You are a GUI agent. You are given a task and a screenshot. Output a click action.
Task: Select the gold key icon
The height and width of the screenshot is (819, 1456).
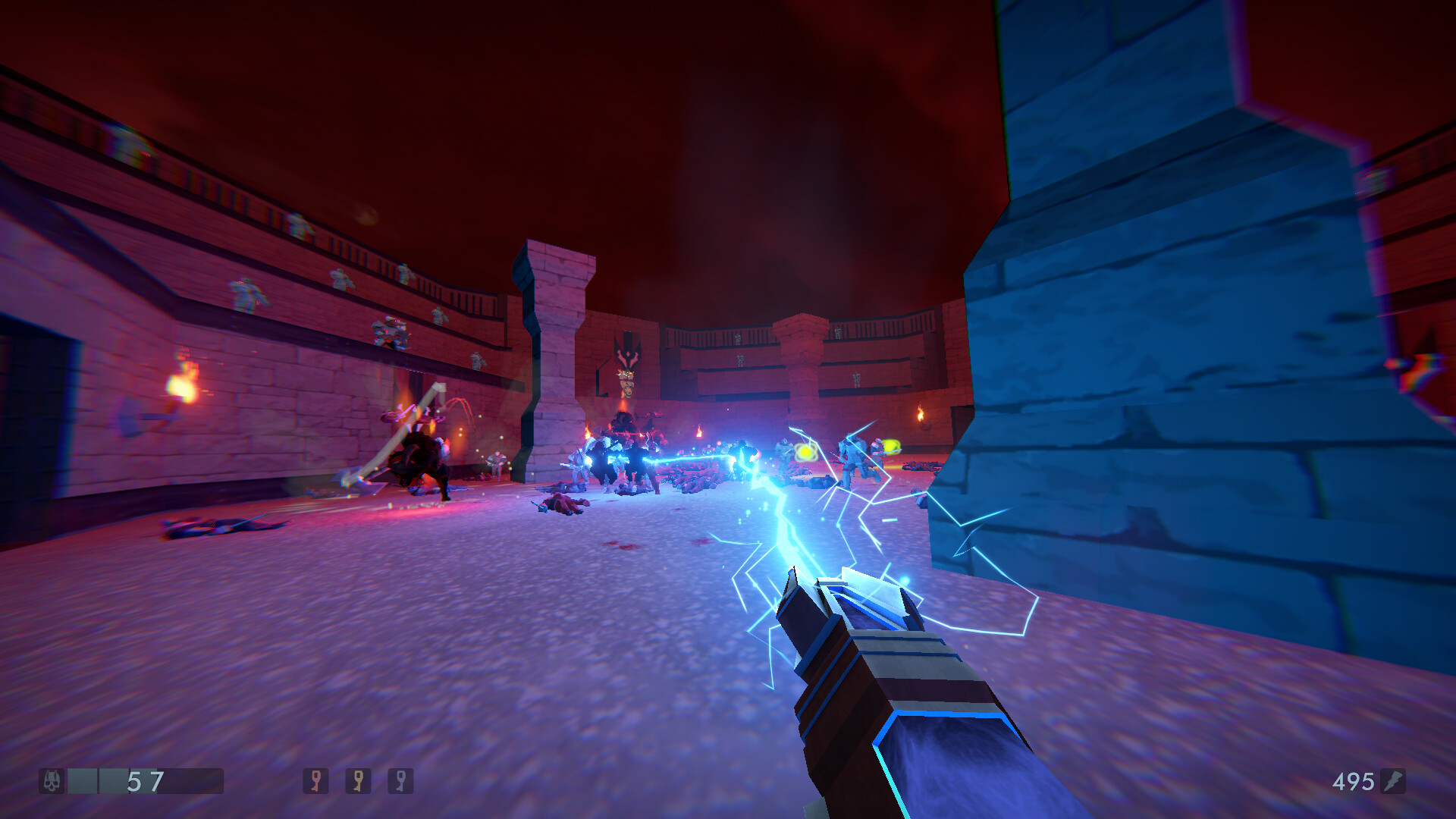[x=358, y=780]
